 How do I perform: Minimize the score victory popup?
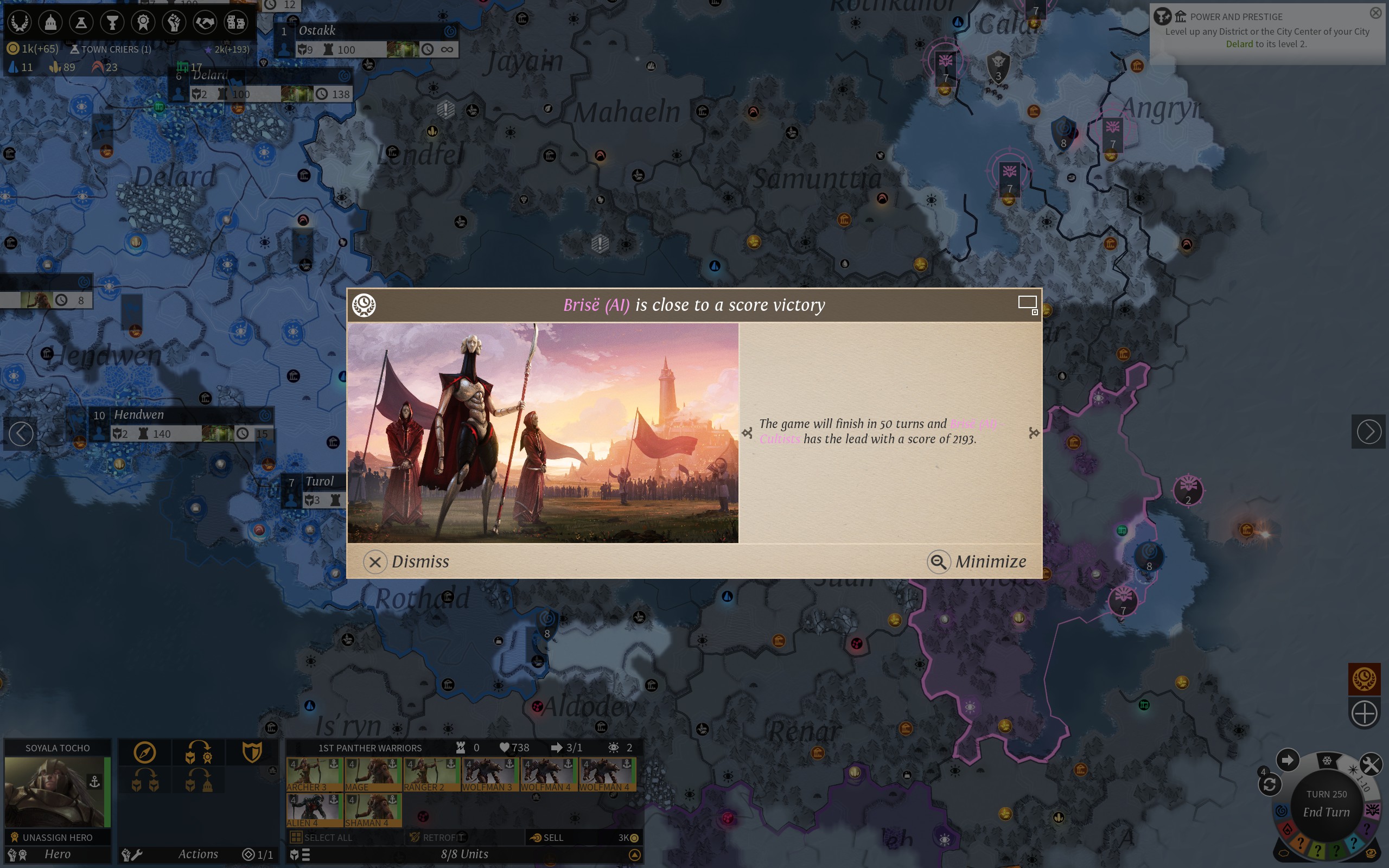978,561
